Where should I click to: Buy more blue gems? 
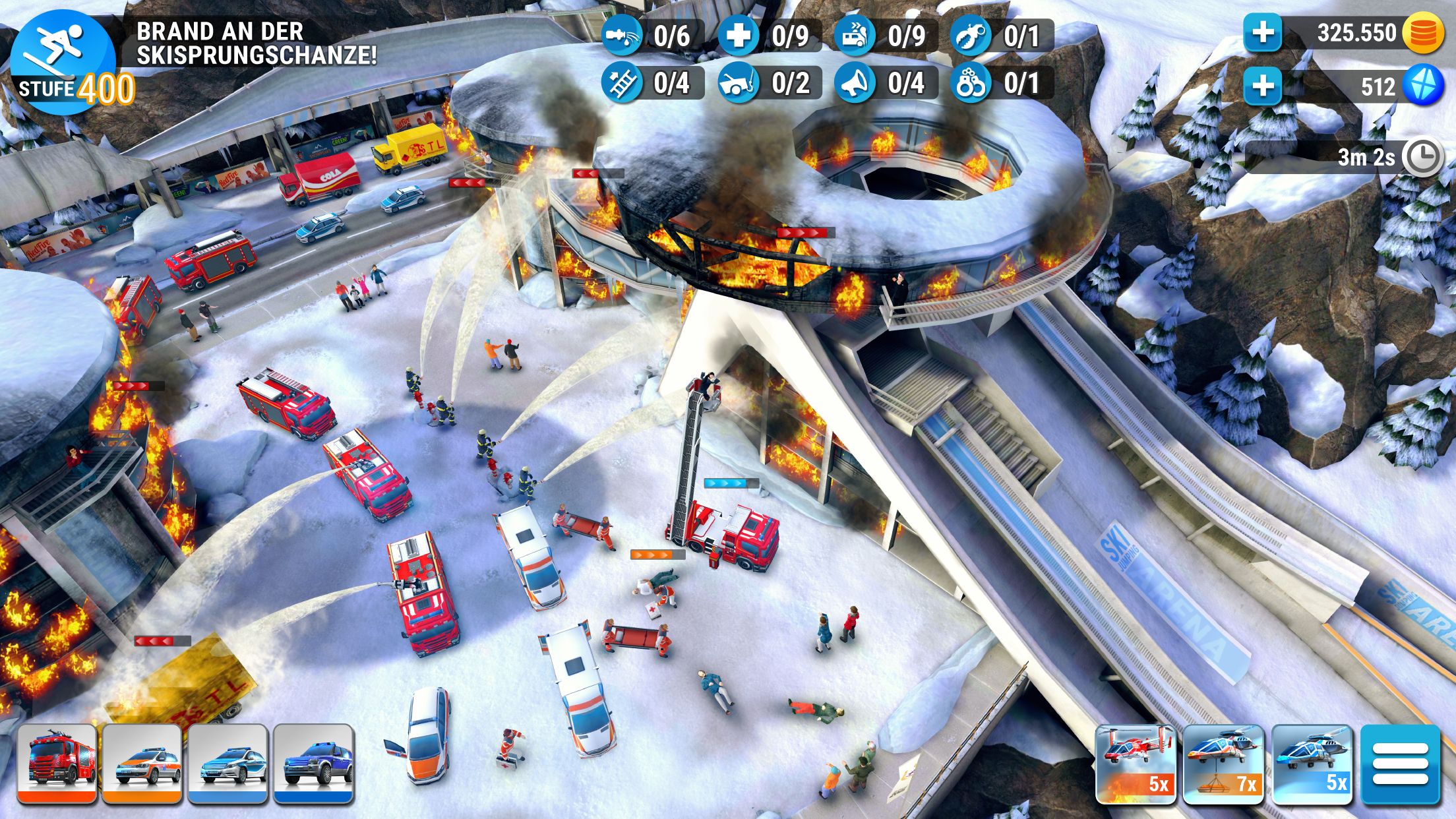1263,86
